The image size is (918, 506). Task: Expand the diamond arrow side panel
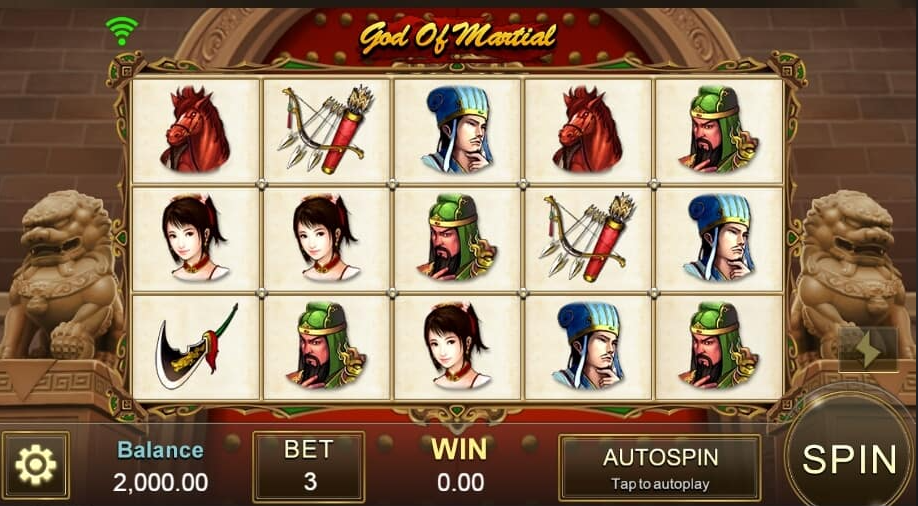coord(867,349)
